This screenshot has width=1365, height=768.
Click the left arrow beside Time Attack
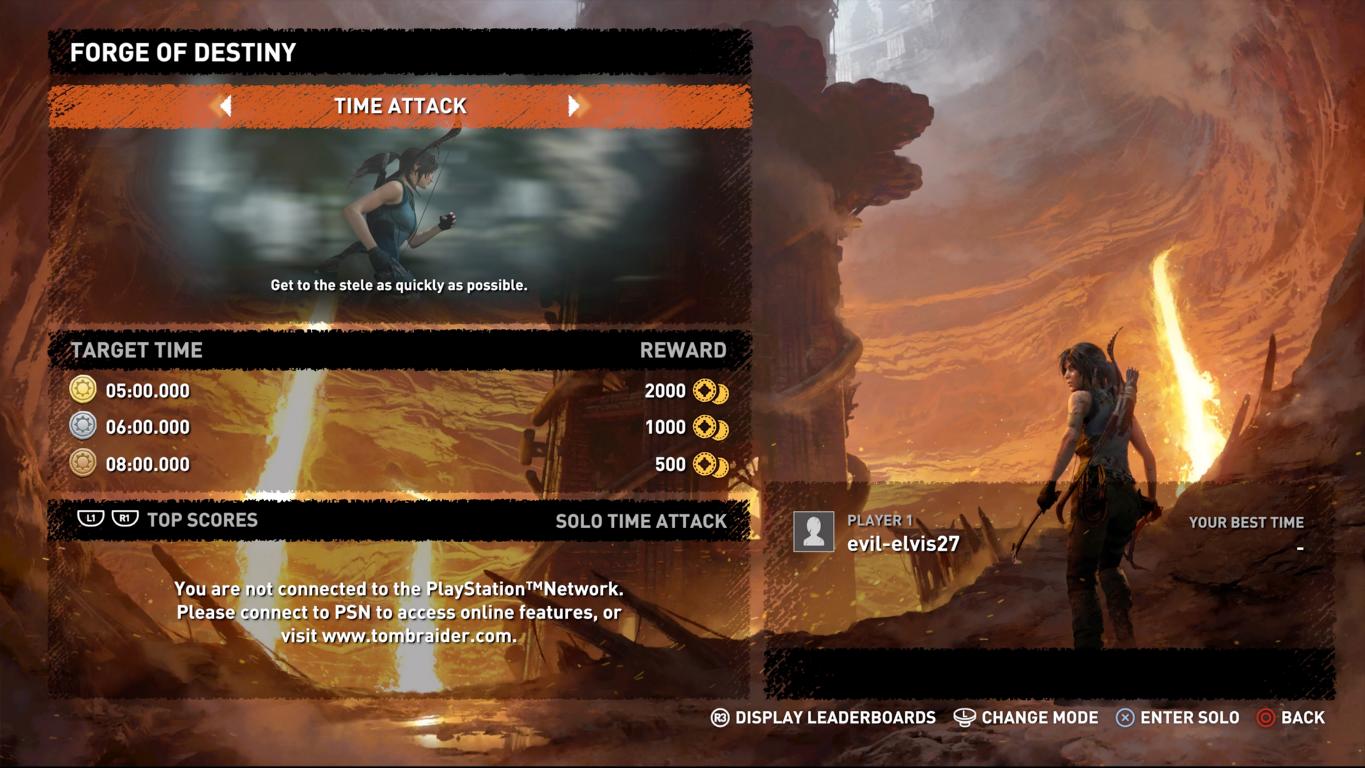(x=226, y=106)
